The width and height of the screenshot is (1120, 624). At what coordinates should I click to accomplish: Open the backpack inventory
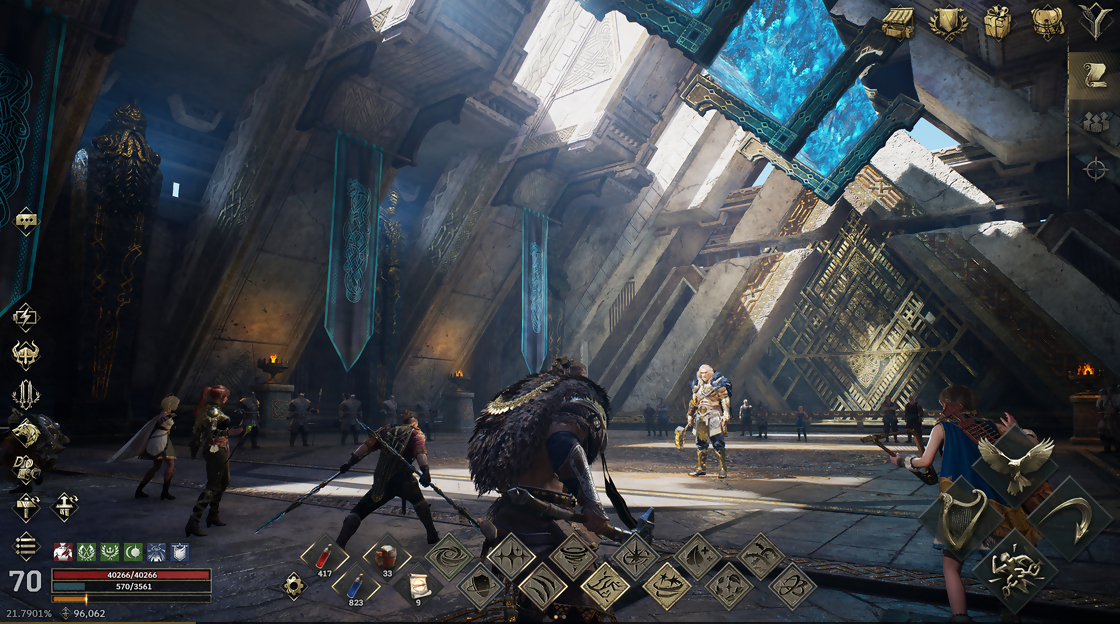1047,22
